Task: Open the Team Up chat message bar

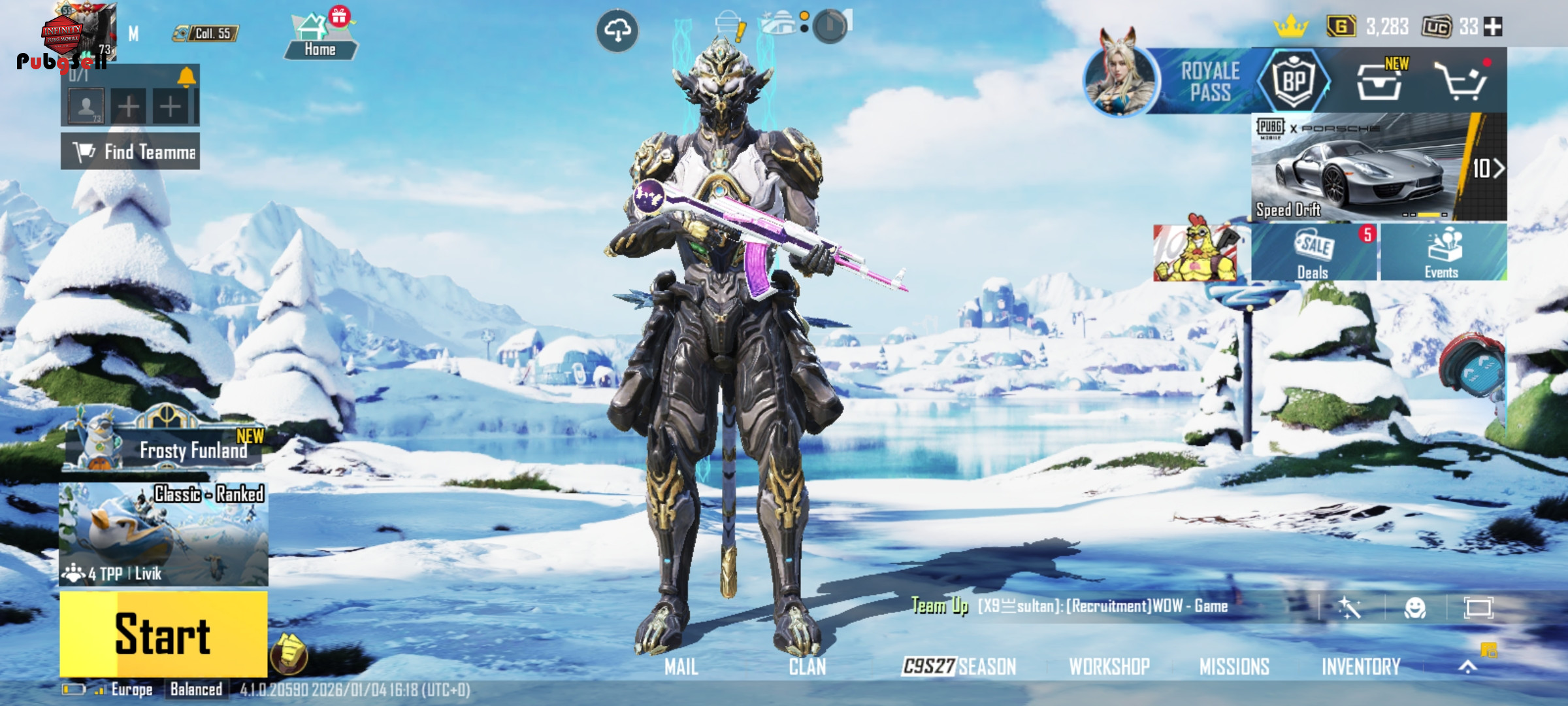Action: coord(1104,606)
